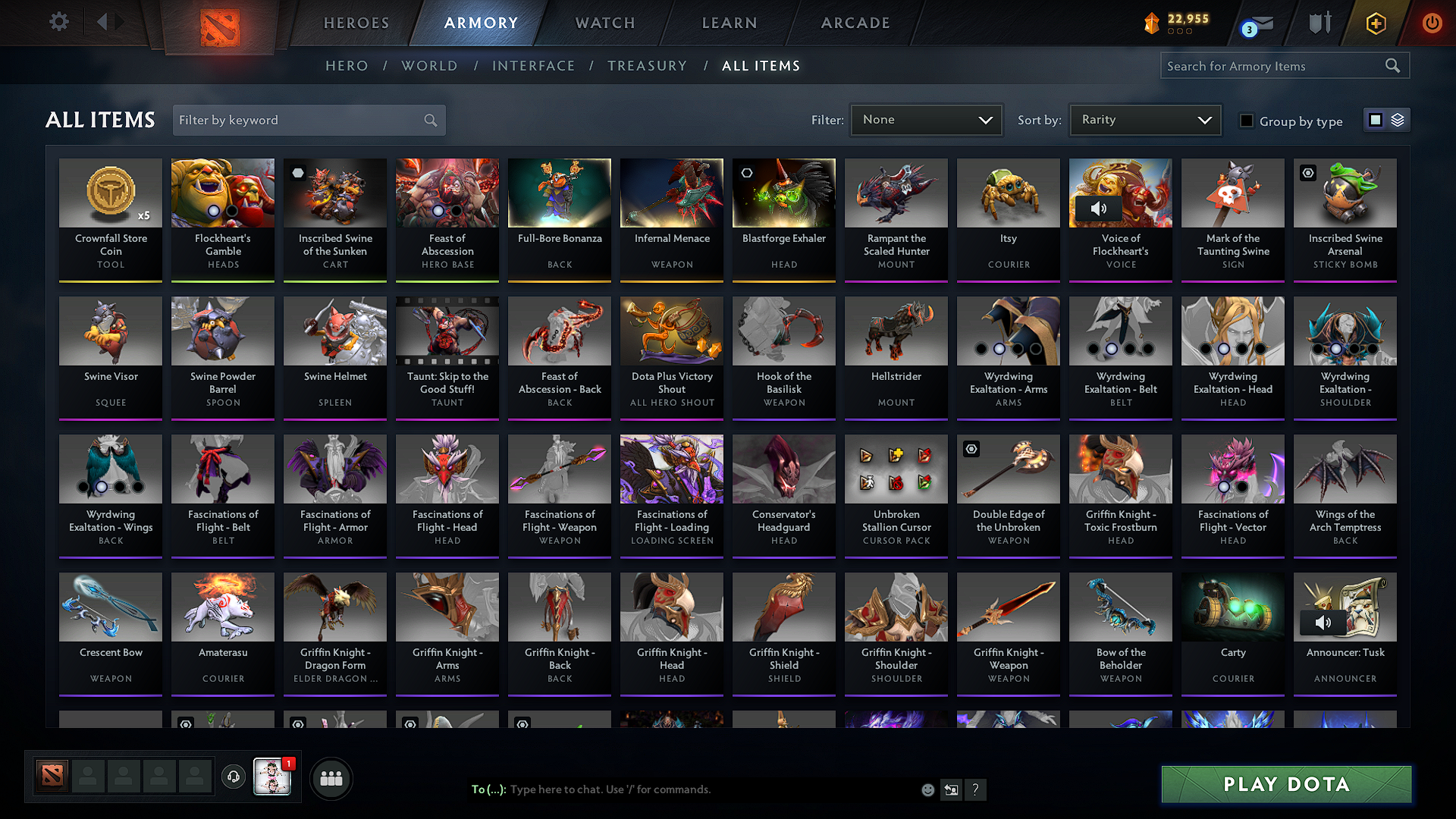Screen dimensions: 1456x819
Task: Toggle the Group by type checkbox
Action: click(x=1247, y=121)
